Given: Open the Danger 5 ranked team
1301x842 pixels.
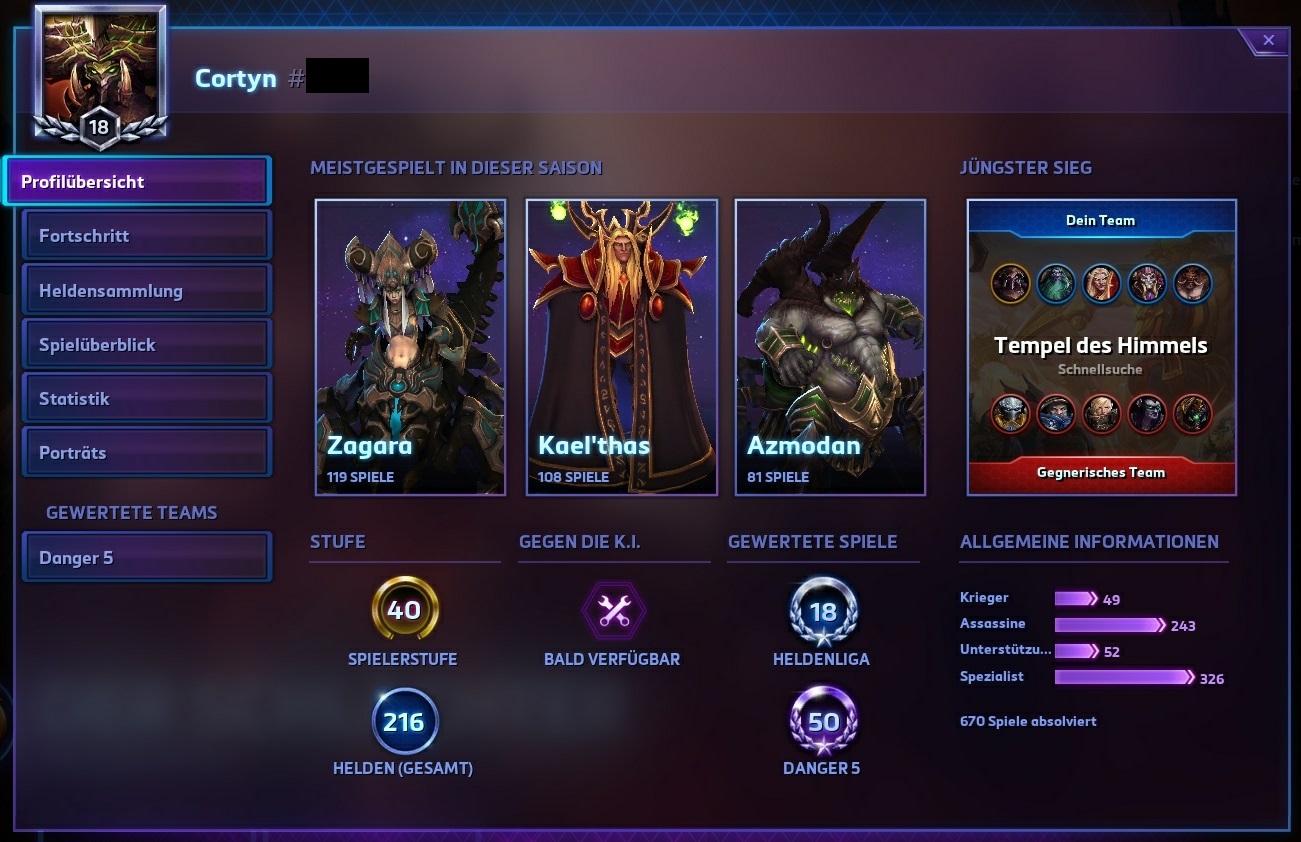Looking at the screenshot, I should pos(146,558).
